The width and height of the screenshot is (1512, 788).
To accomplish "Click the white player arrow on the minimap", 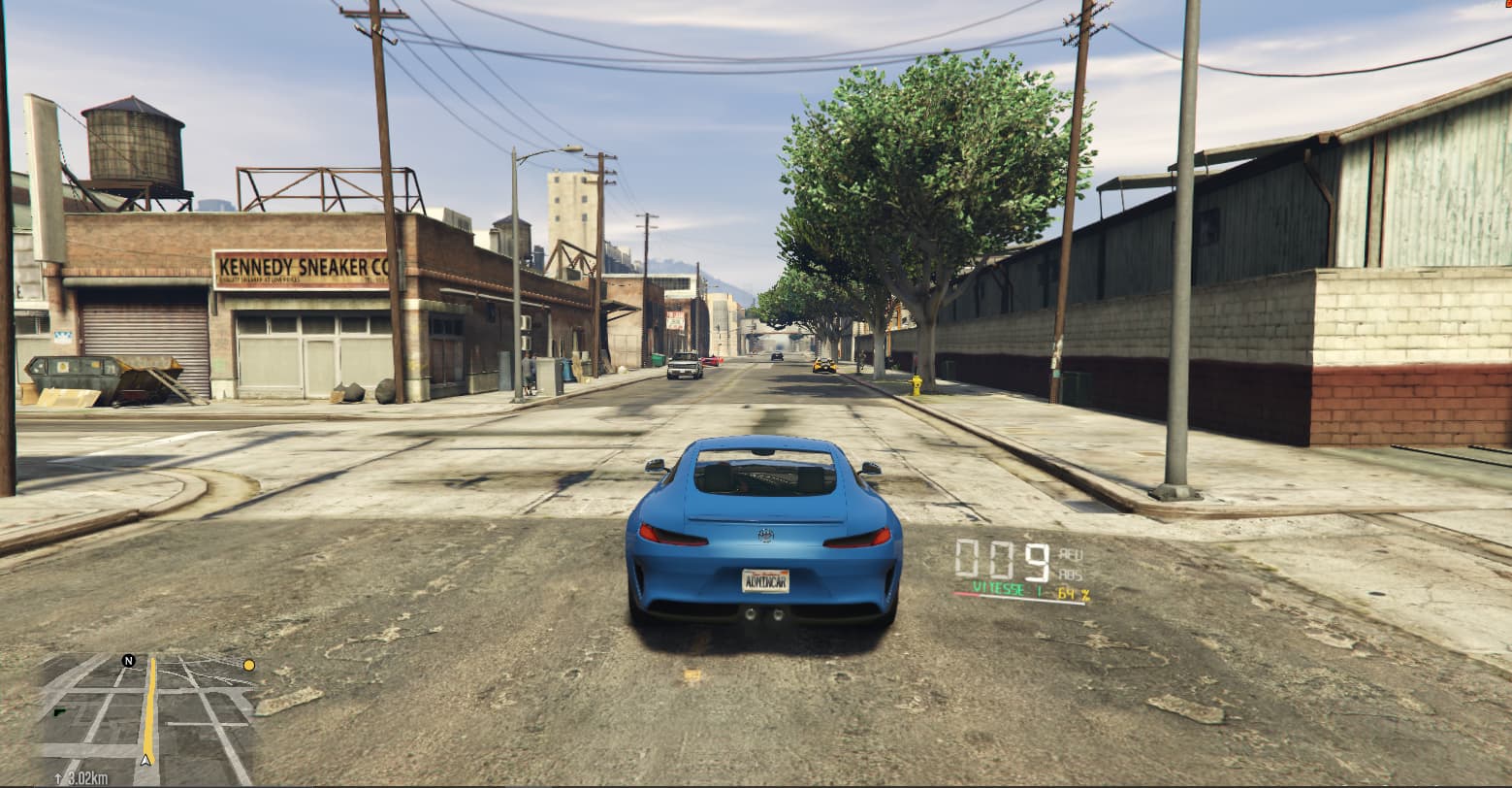I will 145,759.
